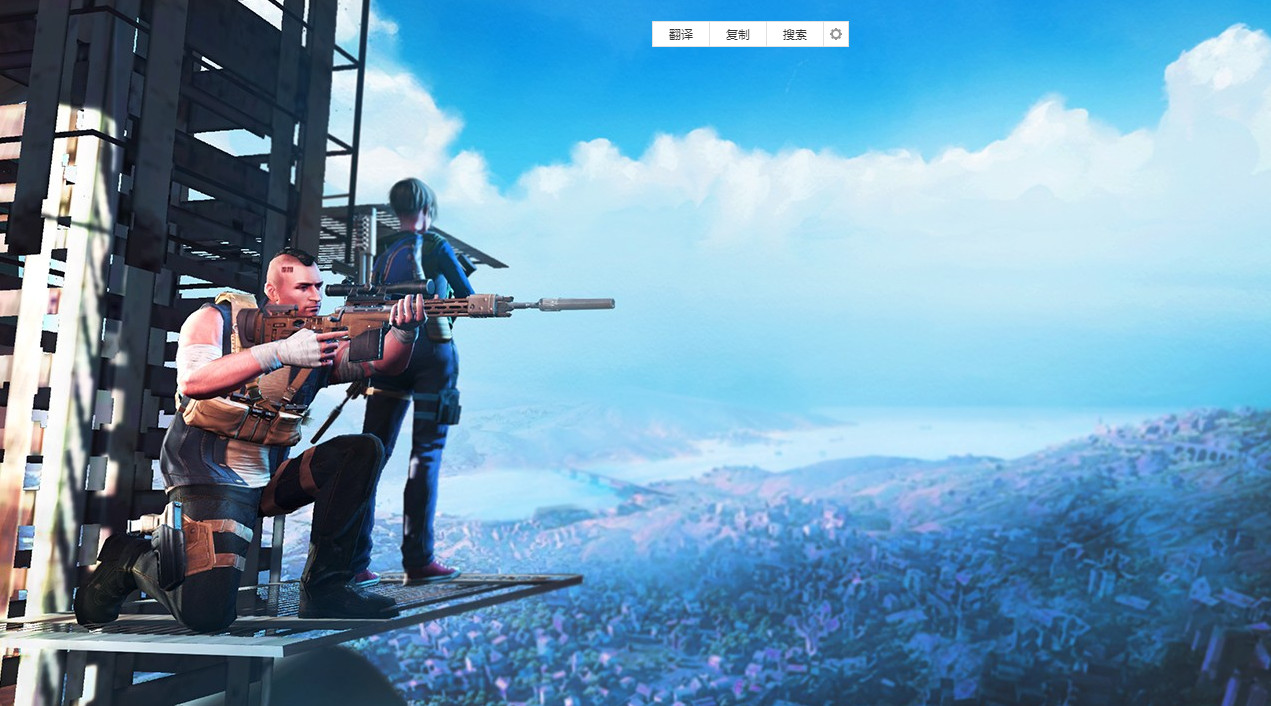Select the 复制 (Copy) button

(x=738, y=34)
